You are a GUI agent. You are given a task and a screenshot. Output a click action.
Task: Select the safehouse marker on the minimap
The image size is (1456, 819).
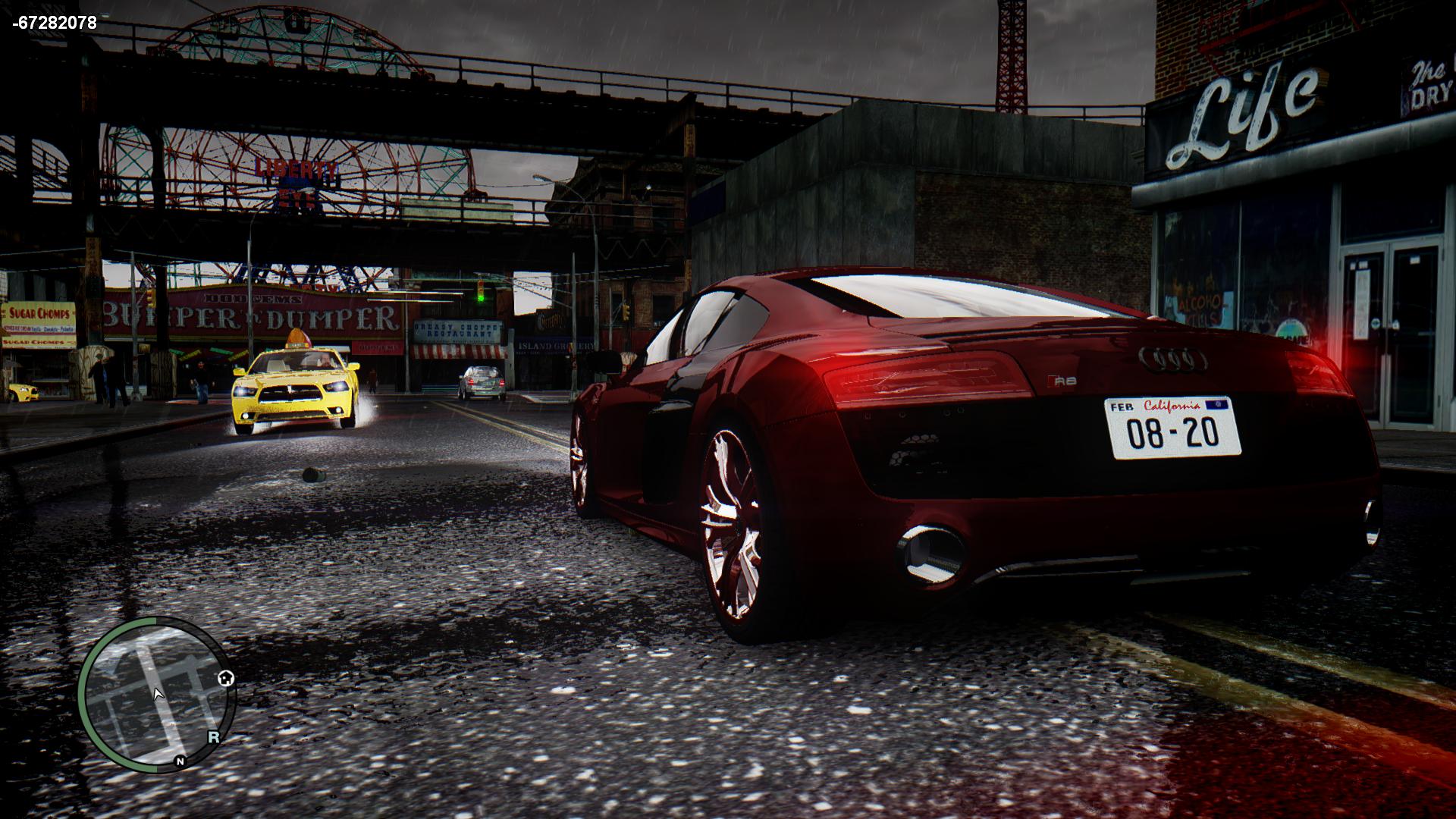point(225,678)
